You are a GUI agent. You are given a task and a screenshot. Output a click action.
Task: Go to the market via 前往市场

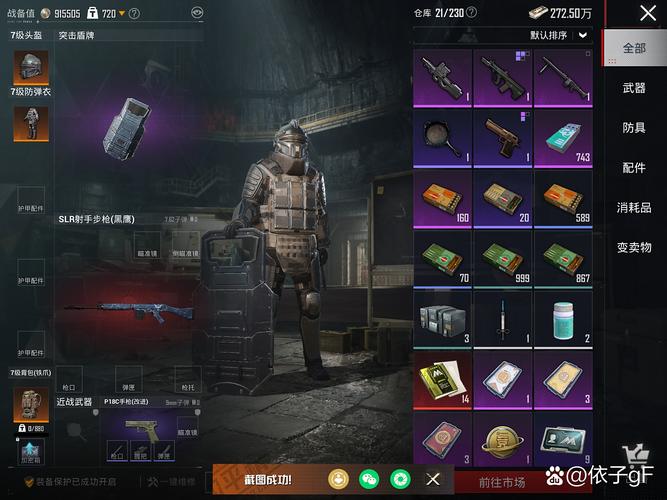click(x=501, y=482)
